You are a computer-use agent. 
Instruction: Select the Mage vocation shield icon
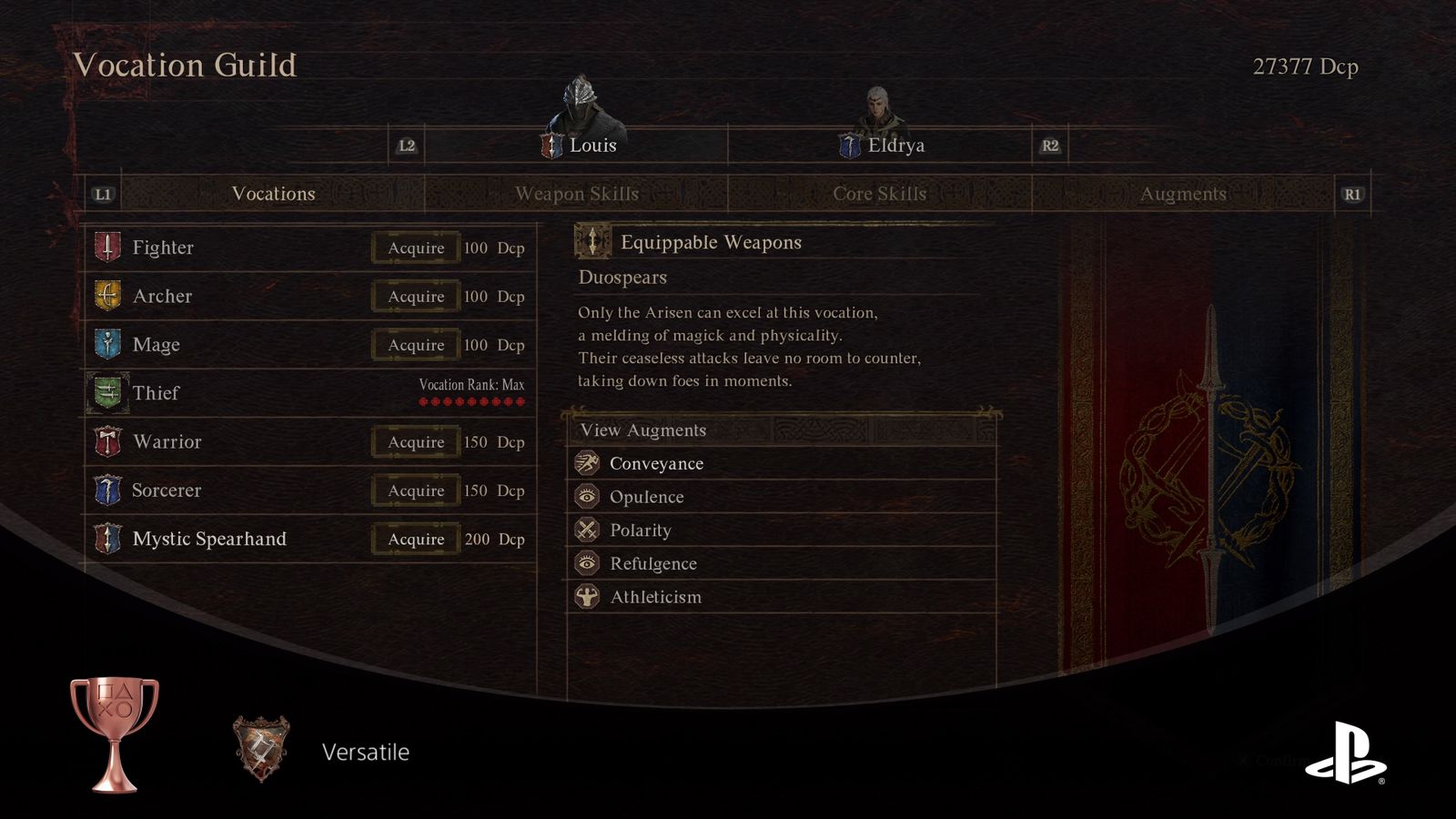click(x=107, y=345)
